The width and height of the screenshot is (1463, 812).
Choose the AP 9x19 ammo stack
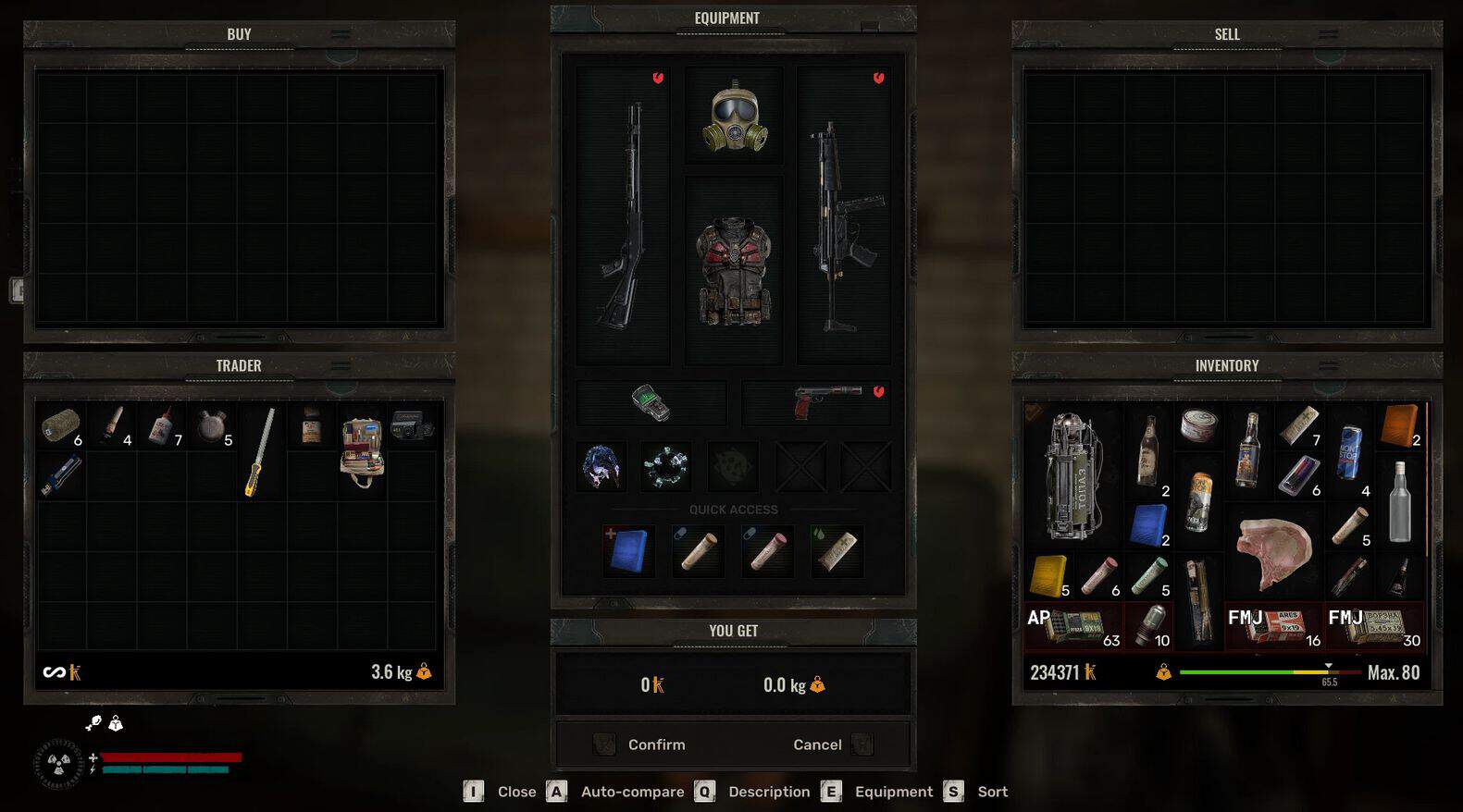point(1073,626)
